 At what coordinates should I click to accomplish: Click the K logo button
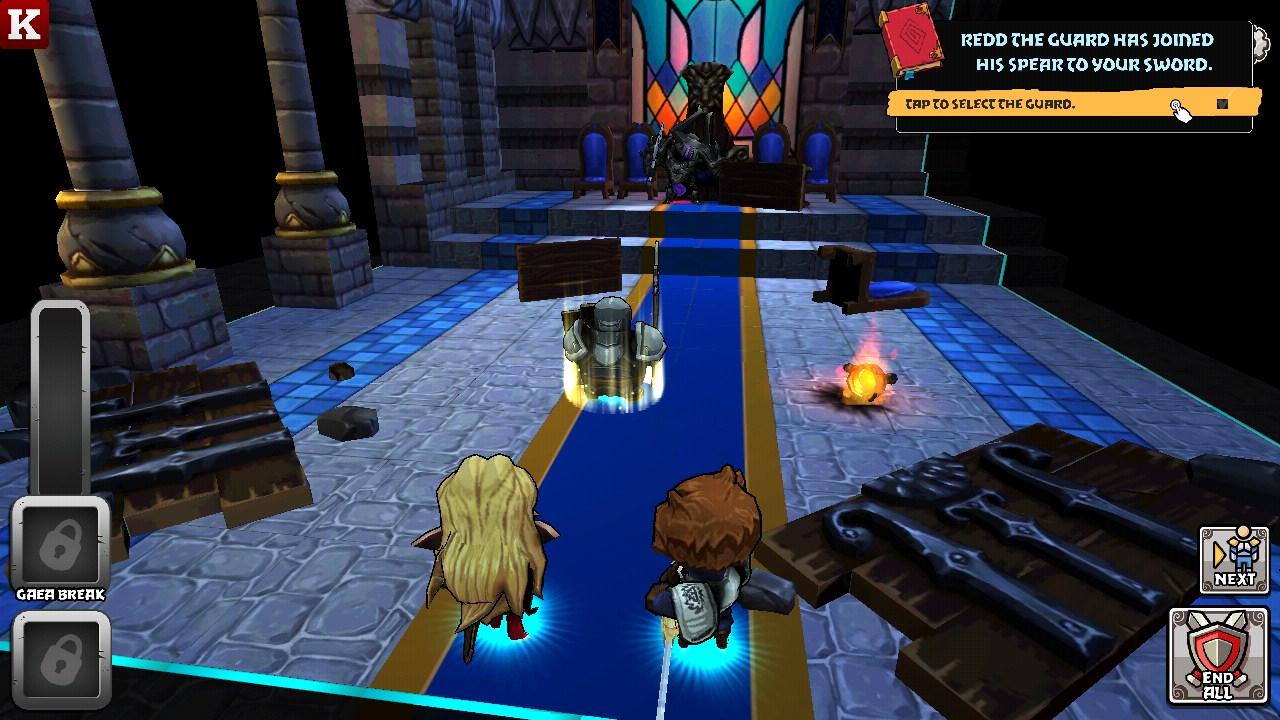coord(23,23)
